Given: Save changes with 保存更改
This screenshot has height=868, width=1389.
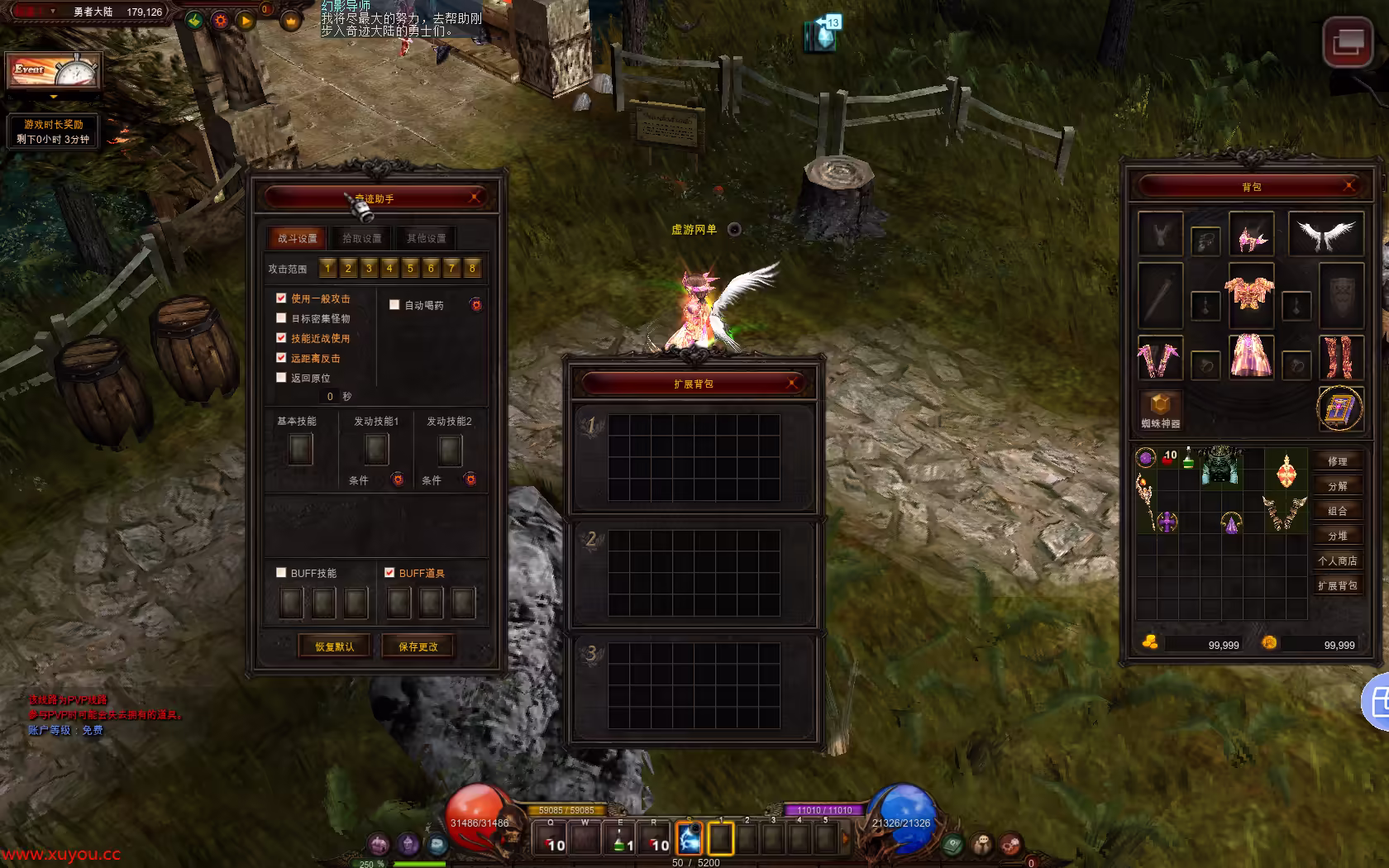Looking at the screenshot, I should pyautogui.click(x=418, y=646).
